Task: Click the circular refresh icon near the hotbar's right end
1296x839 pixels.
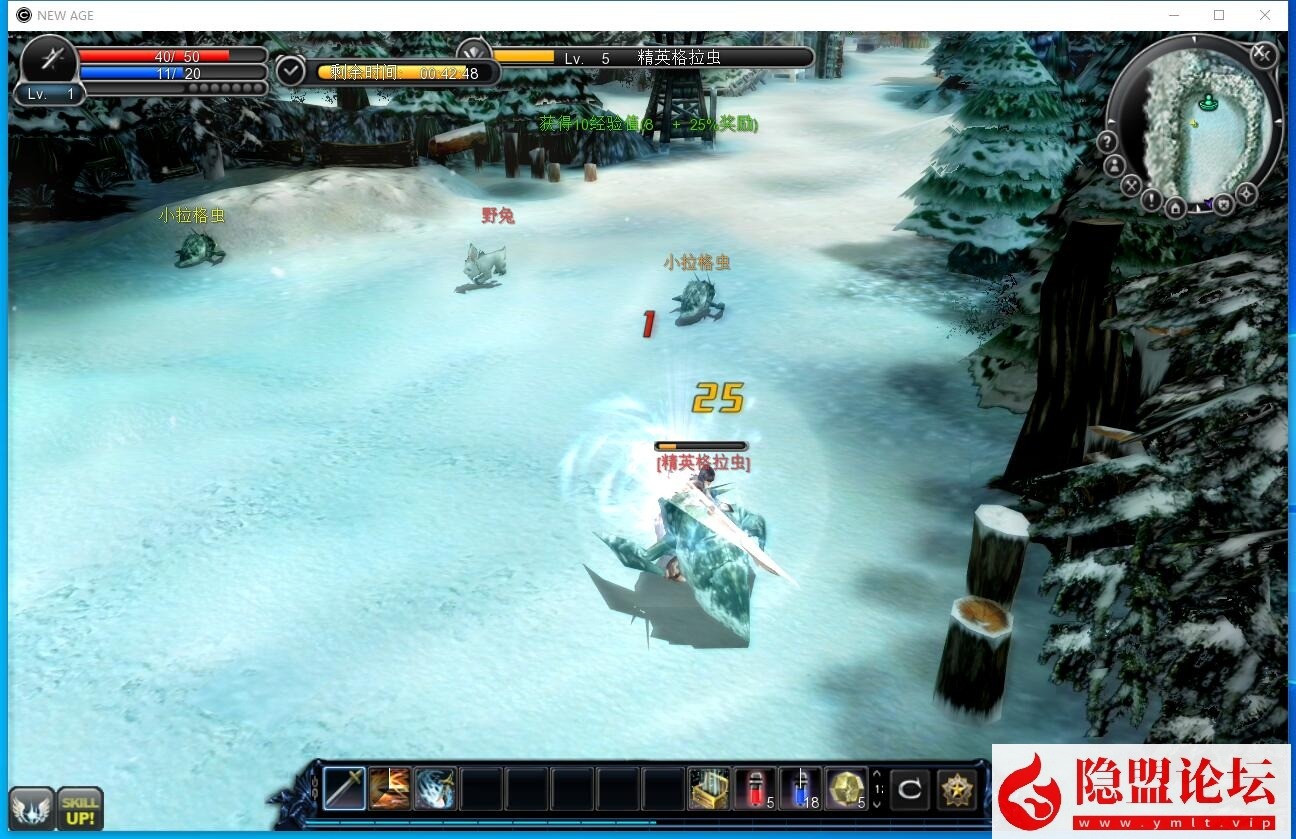Action: click(911, 788)
